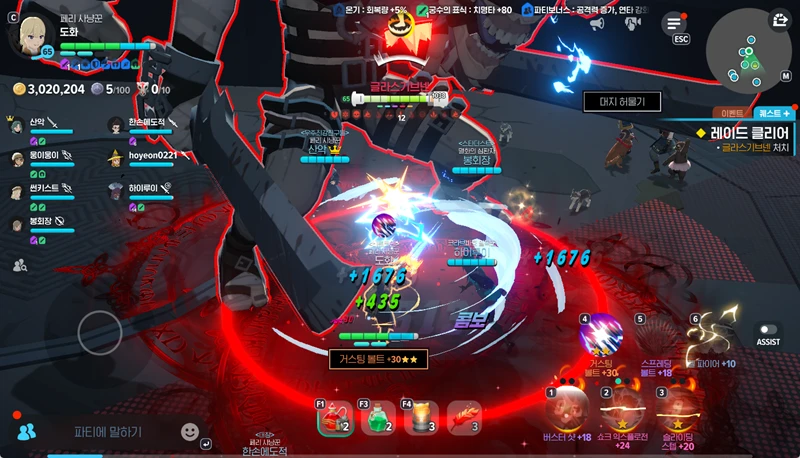Drink the green potion in slot F3

[377, 418]
